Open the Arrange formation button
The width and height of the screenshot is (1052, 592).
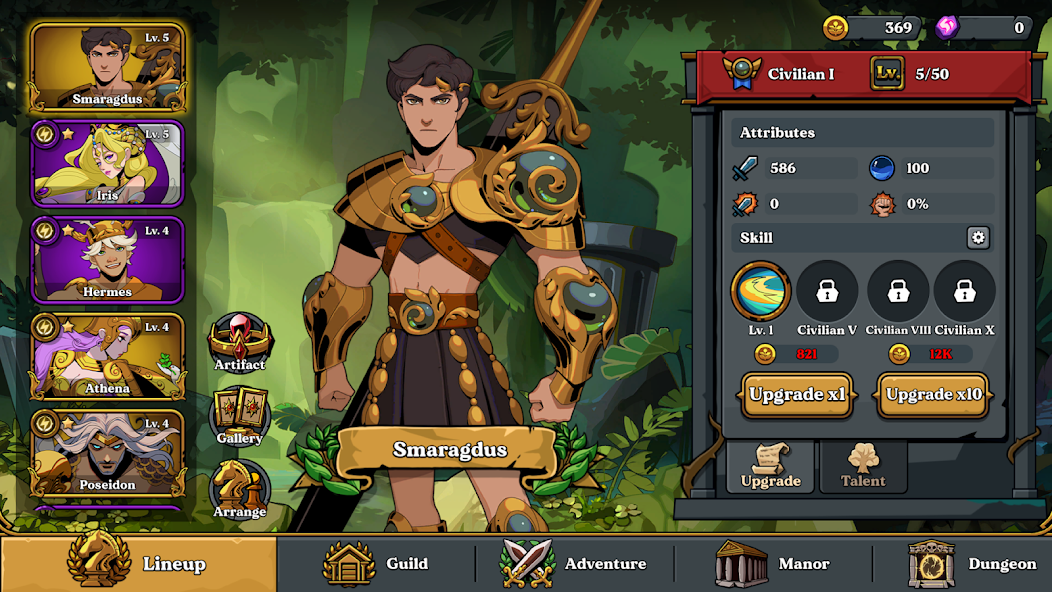pos(240,489)
